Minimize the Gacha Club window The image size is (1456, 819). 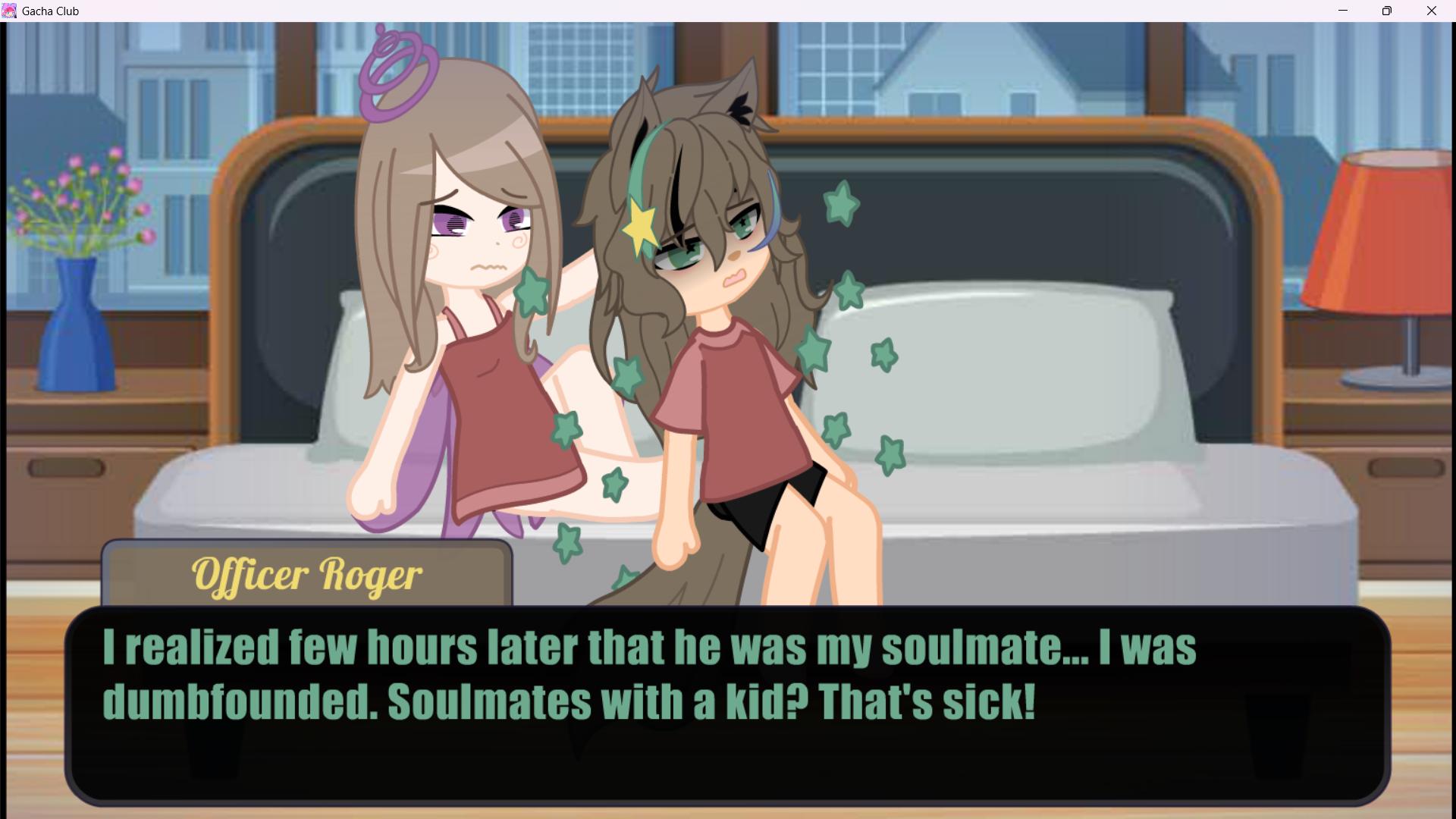point(1343,11)
